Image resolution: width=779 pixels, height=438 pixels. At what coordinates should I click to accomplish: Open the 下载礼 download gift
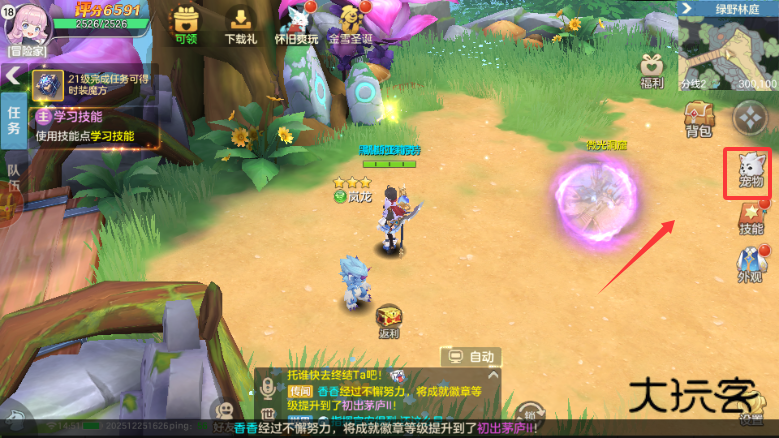tap(240, 24)
